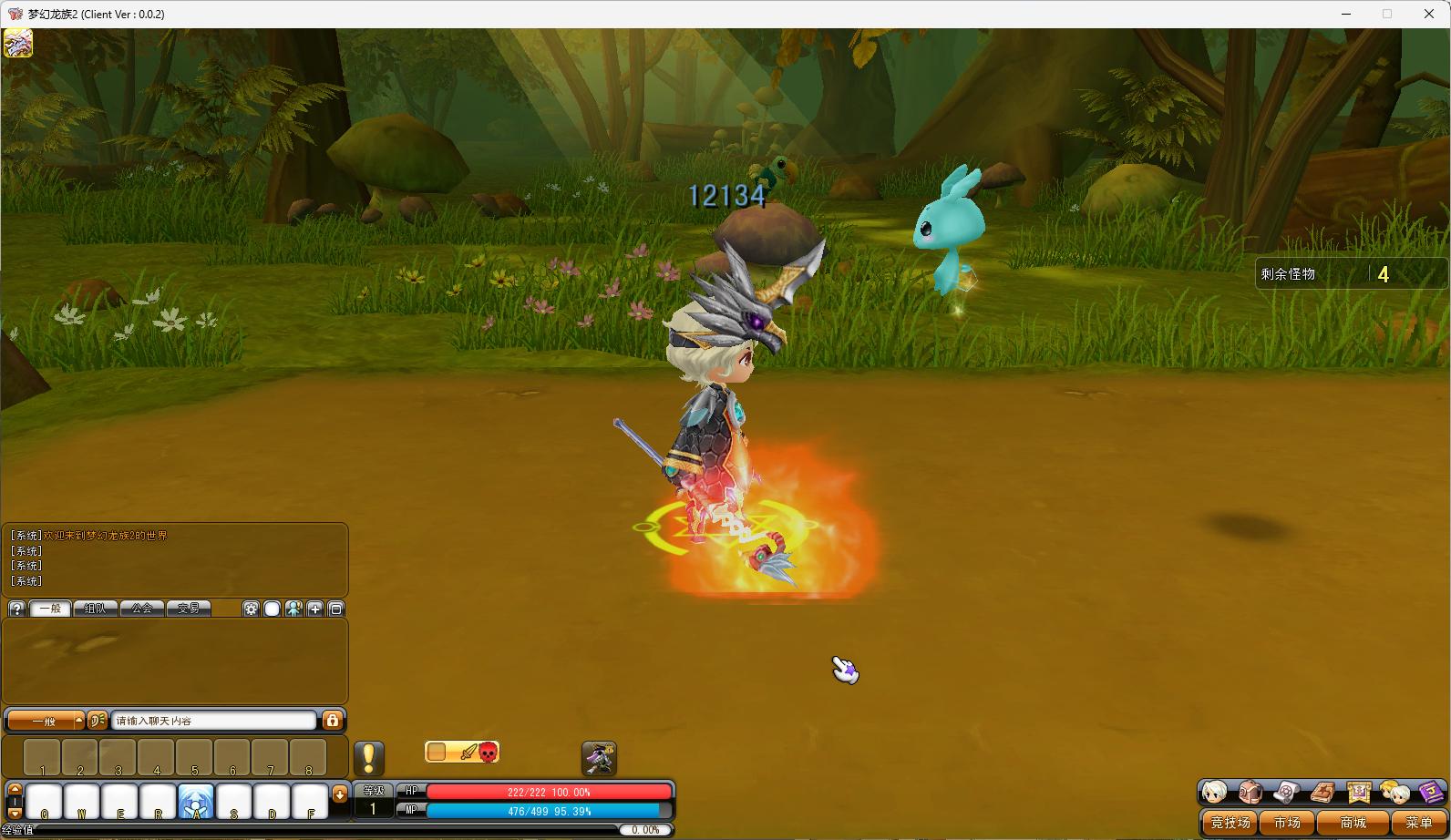Activate the blue skill in slot A

(x=196, y=801)
